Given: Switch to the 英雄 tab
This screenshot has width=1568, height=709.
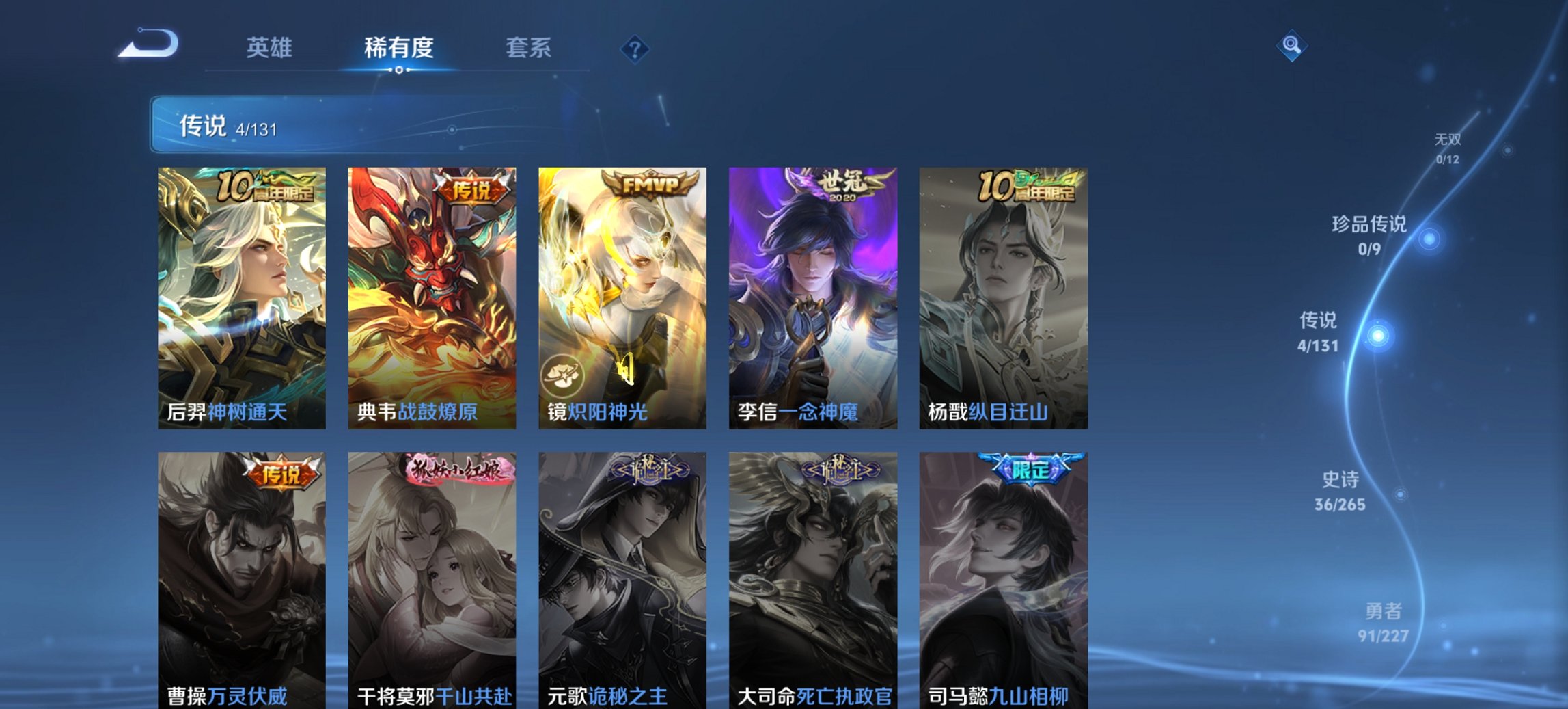Looking at the screenshot, I should pos(271,48).
